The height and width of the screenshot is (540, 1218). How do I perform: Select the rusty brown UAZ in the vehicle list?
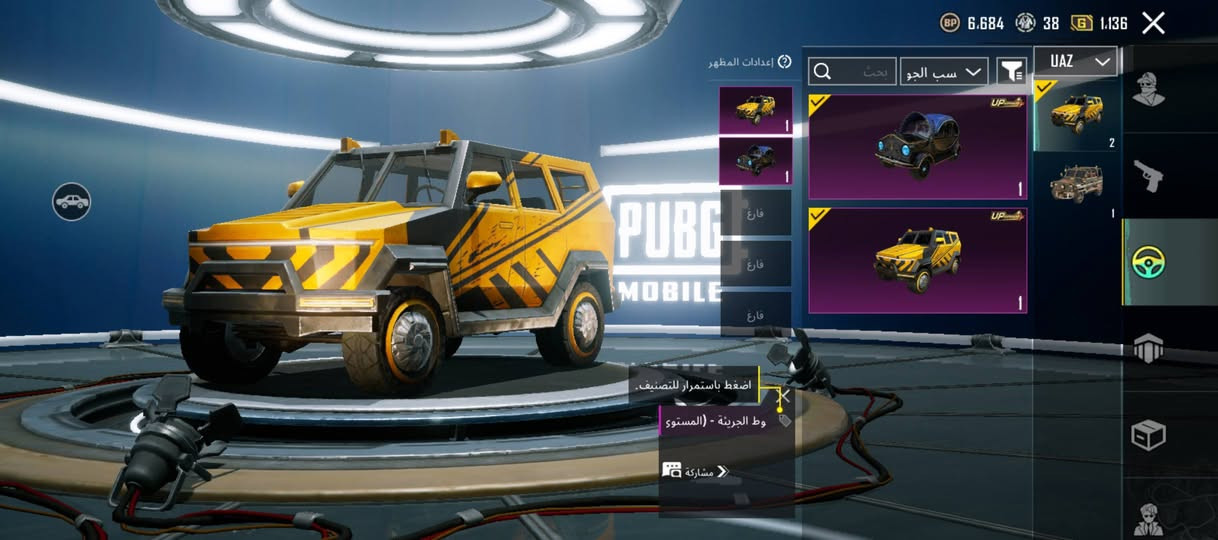[x=1076, y=184]
